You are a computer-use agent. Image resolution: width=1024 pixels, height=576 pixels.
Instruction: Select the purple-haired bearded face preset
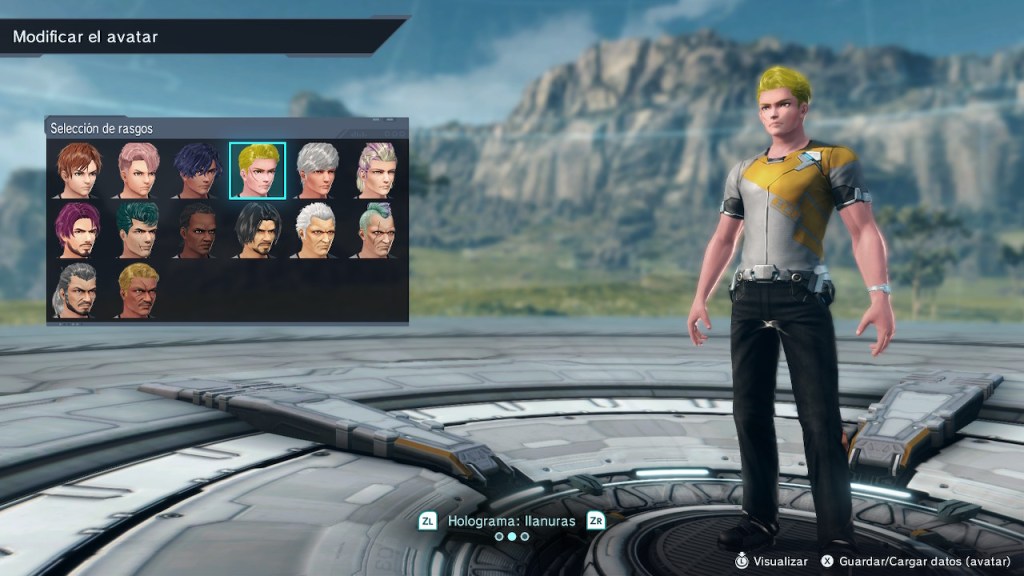(x=78, y=230)
